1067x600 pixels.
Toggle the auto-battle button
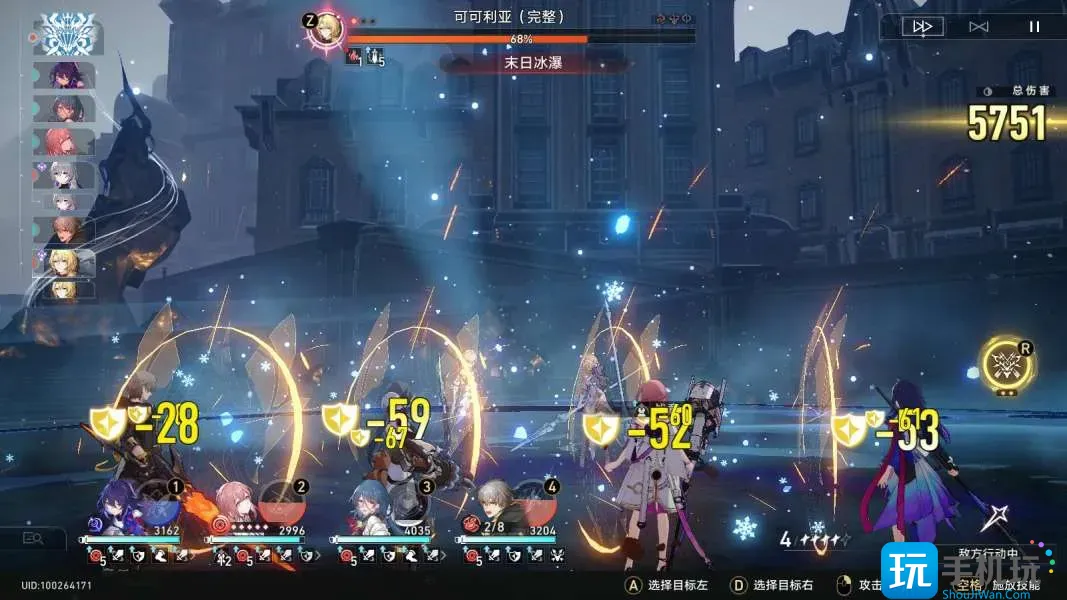pos(978,27)
